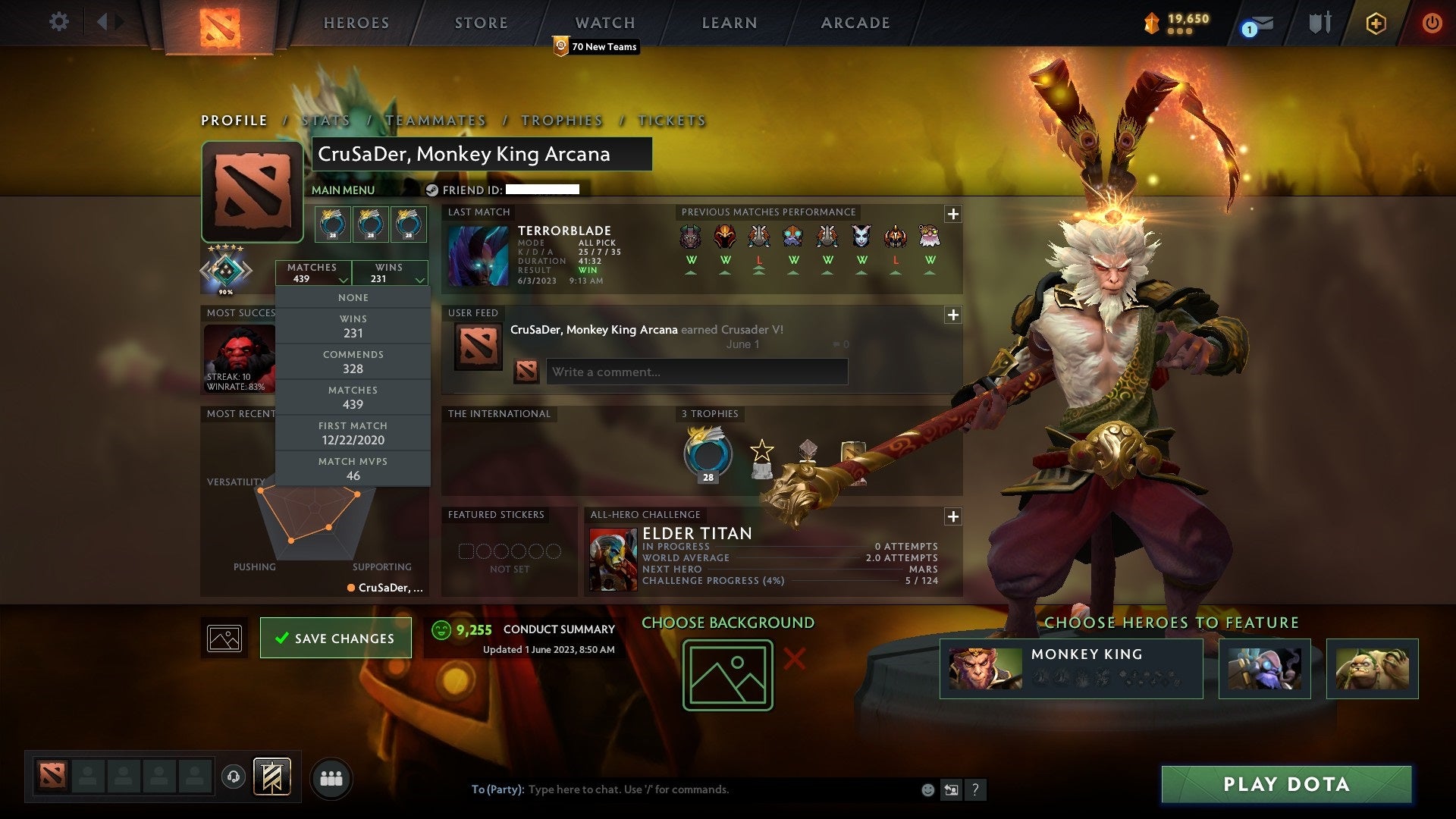Select MATCH MVPS as displayed stat
Screen dimensions: 1456x819
point(353,468)
